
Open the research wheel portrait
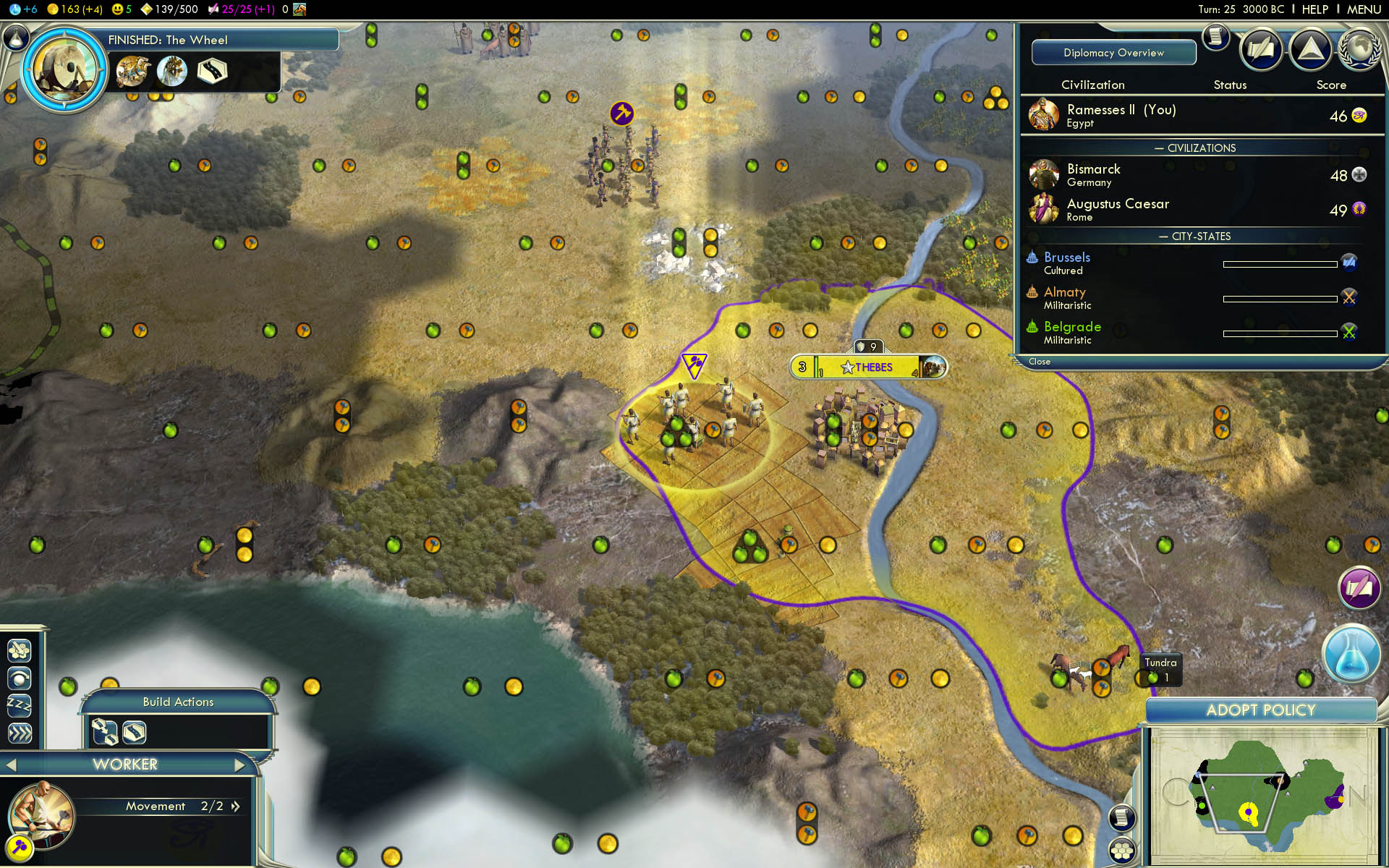coord(64,70)
